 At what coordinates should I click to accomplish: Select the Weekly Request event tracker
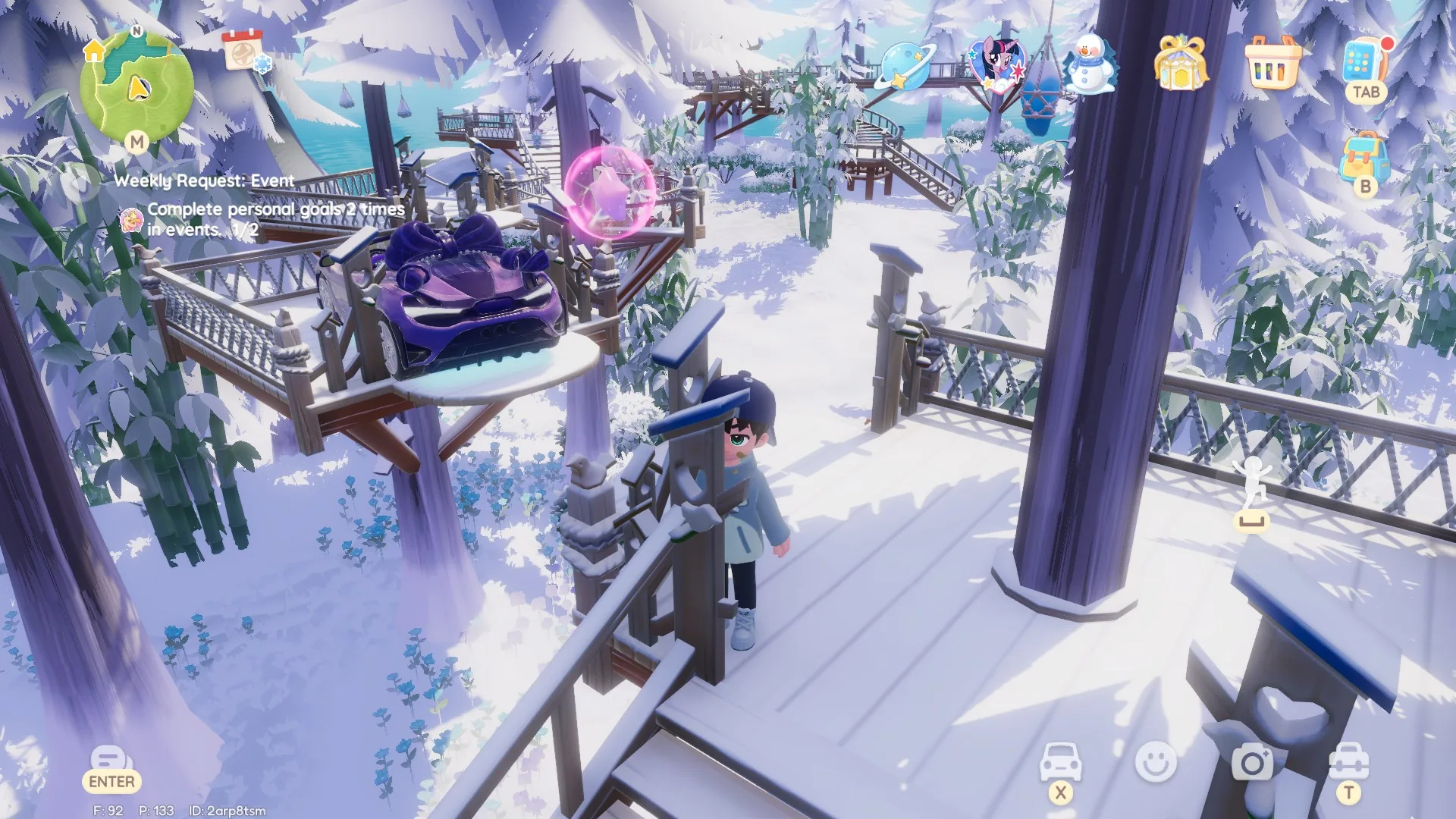pos(204,181)
